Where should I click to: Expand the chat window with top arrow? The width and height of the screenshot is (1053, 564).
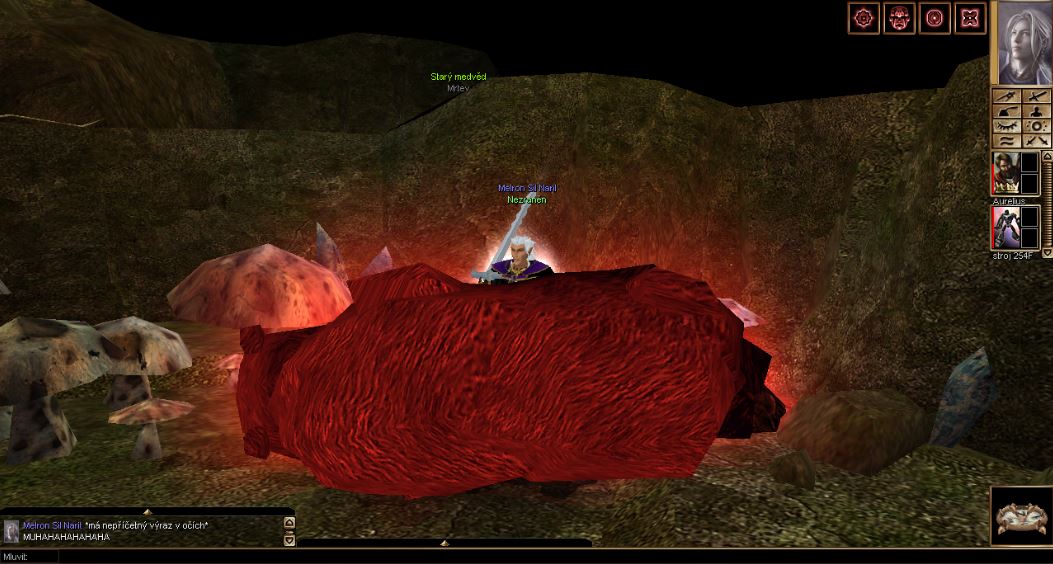coord(147,512)
